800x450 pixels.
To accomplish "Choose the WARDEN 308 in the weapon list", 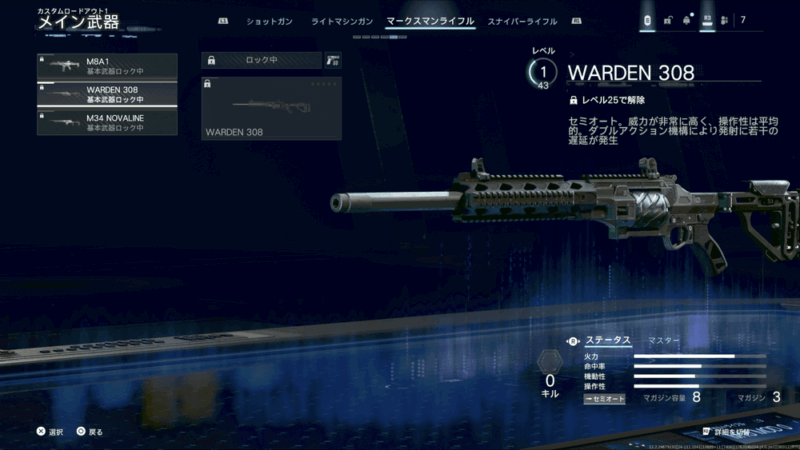I will (107, 94).
